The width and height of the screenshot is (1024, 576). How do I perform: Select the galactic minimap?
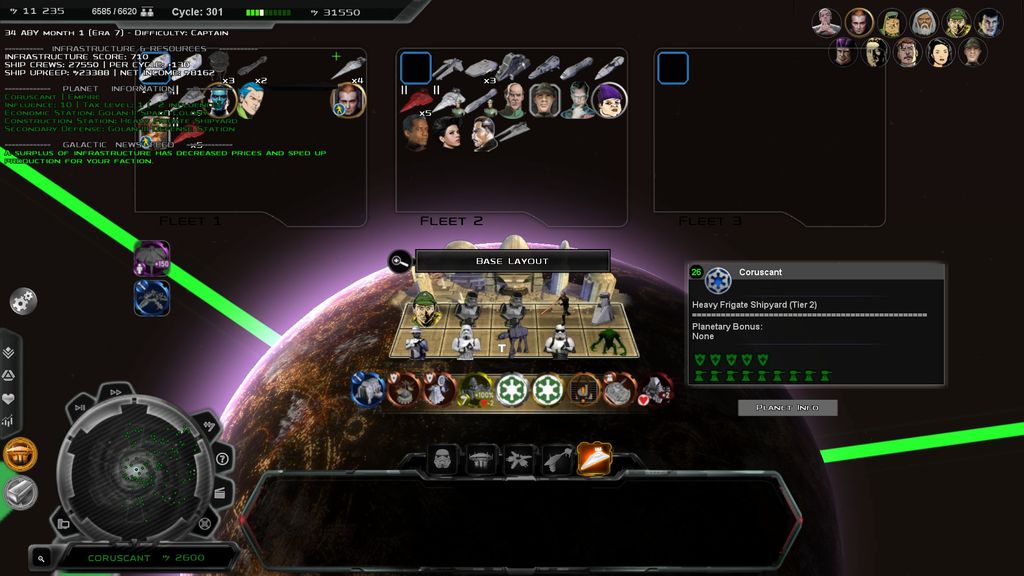pos(136,468)
